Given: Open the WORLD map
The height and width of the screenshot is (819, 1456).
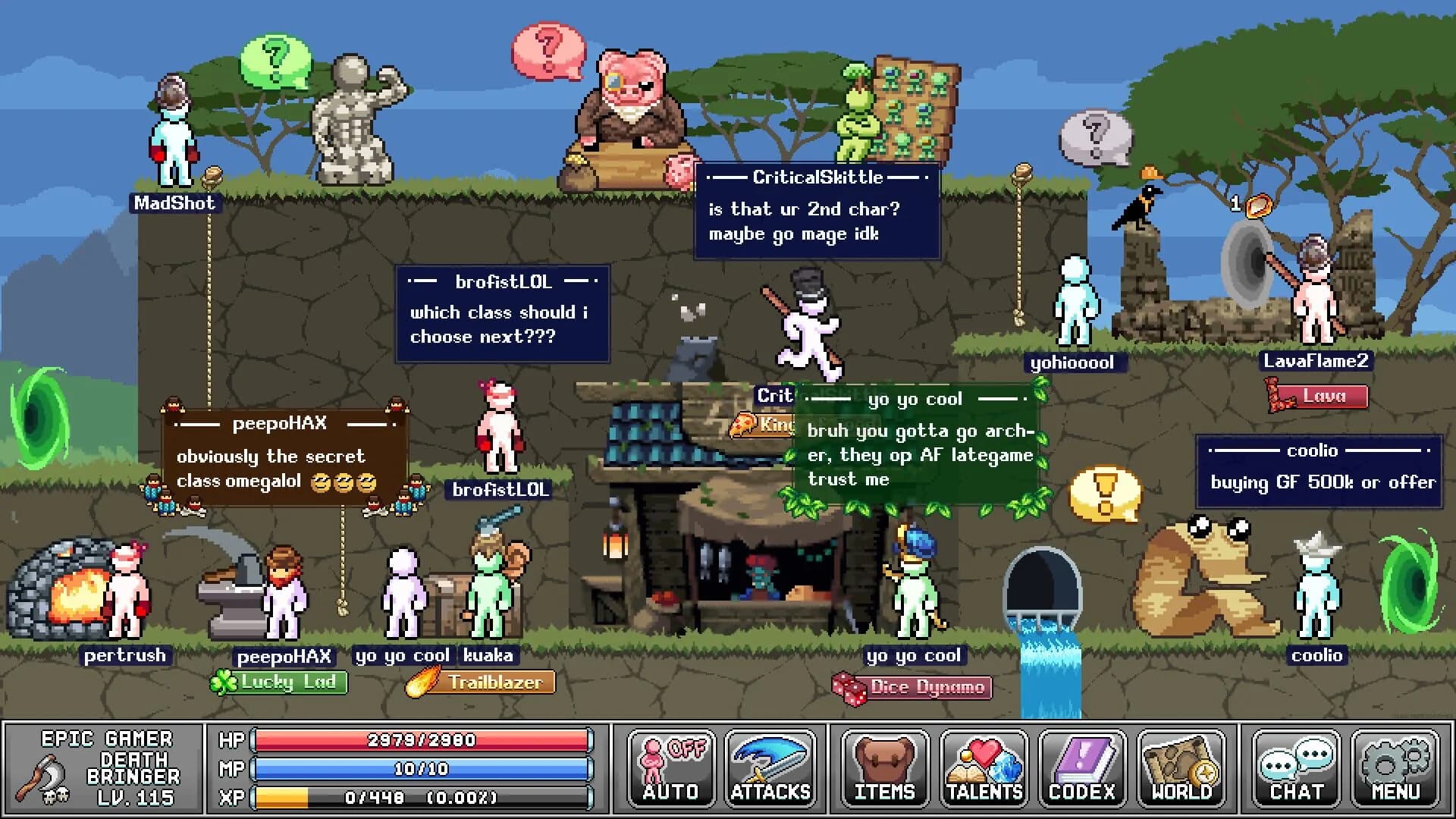Looking at the screenshot, I should (x=1181, y=768).
